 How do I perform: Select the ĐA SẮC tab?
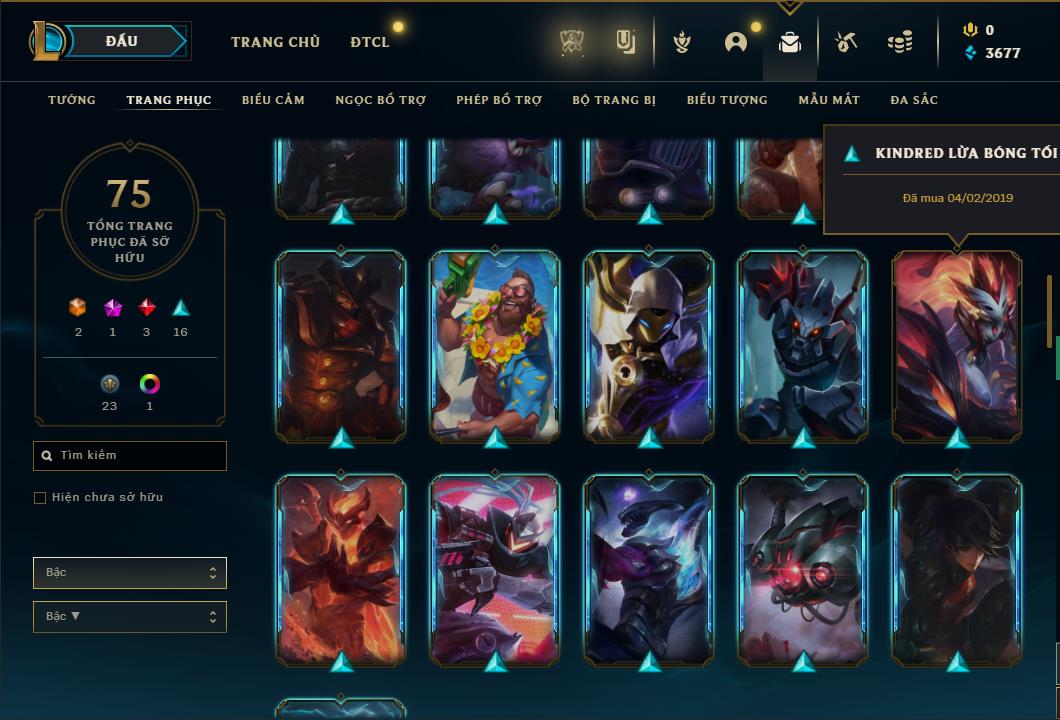(914, 100)
